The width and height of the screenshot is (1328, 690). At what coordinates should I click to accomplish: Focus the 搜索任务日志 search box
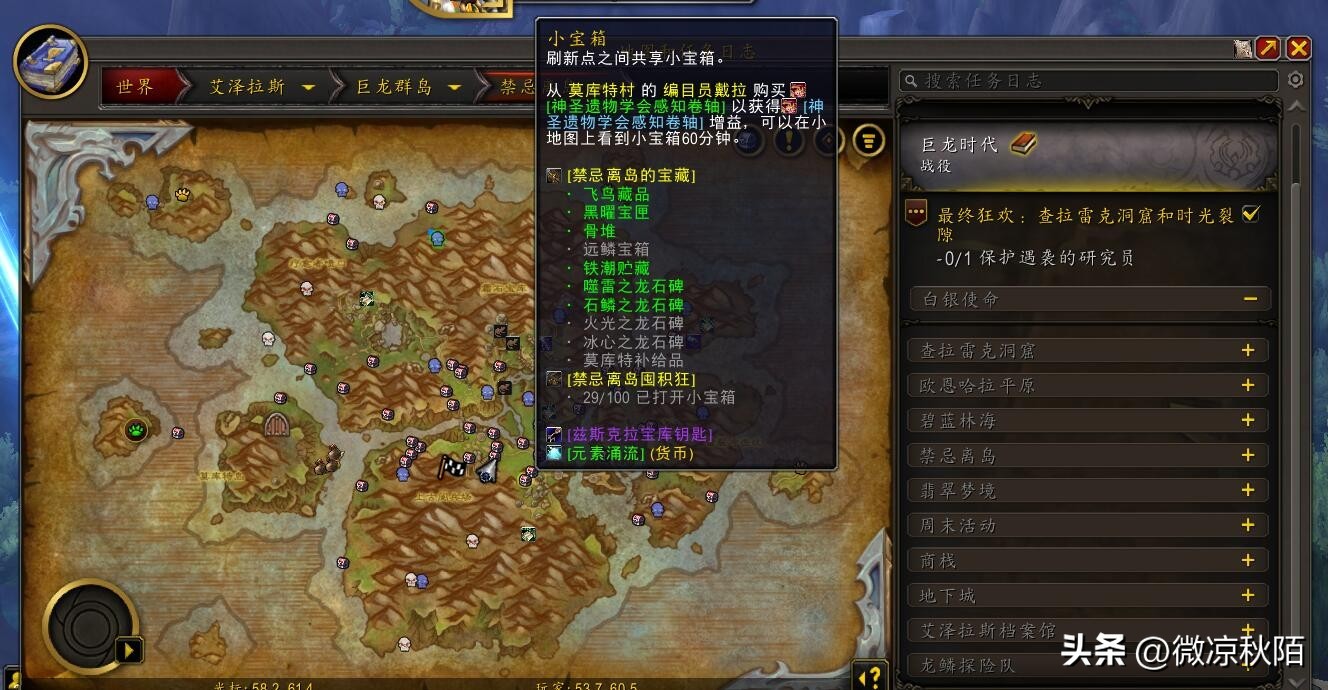(x=1090, y=81)
